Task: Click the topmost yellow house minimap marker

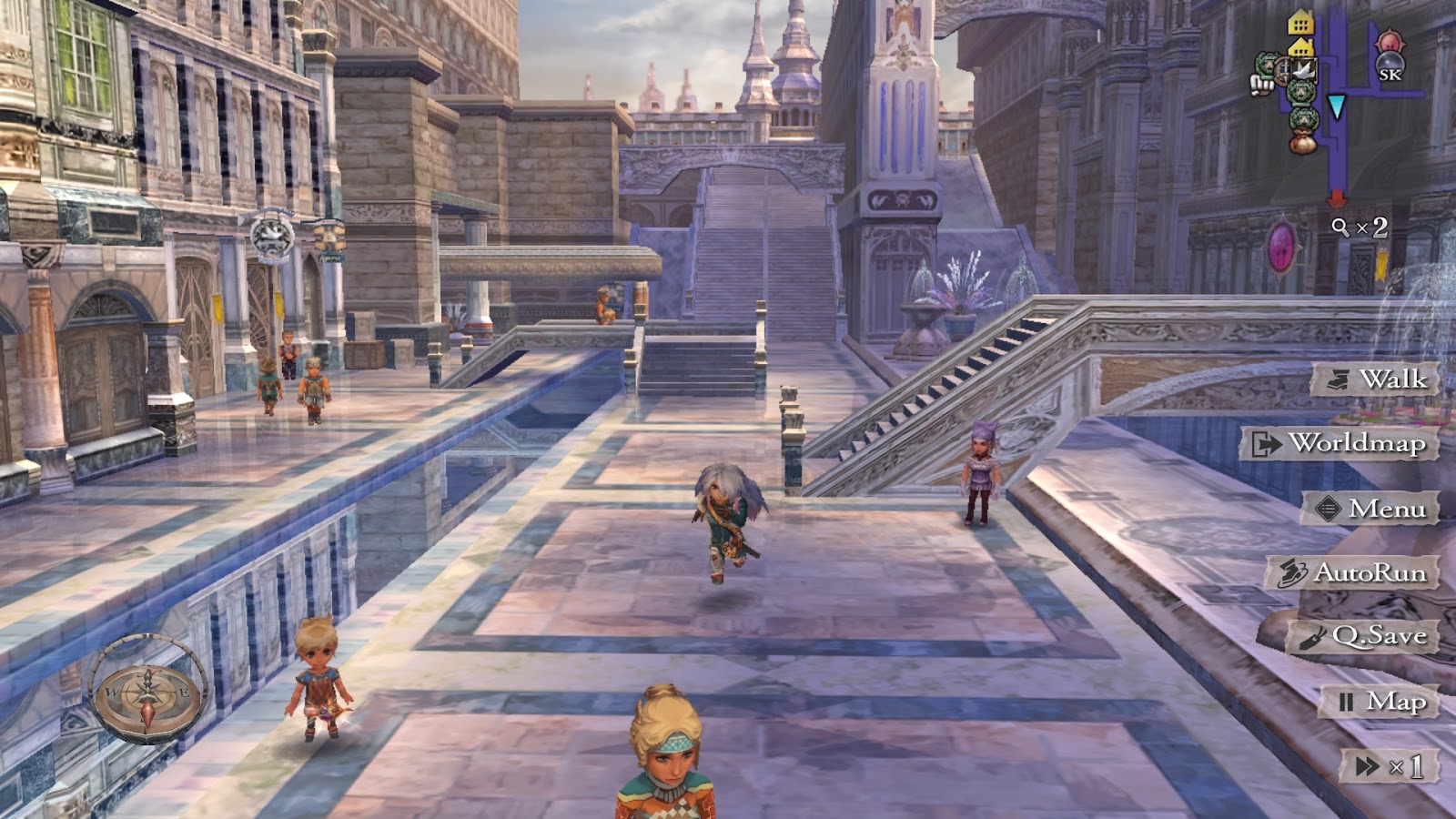Action: (x=1301, y=22)
